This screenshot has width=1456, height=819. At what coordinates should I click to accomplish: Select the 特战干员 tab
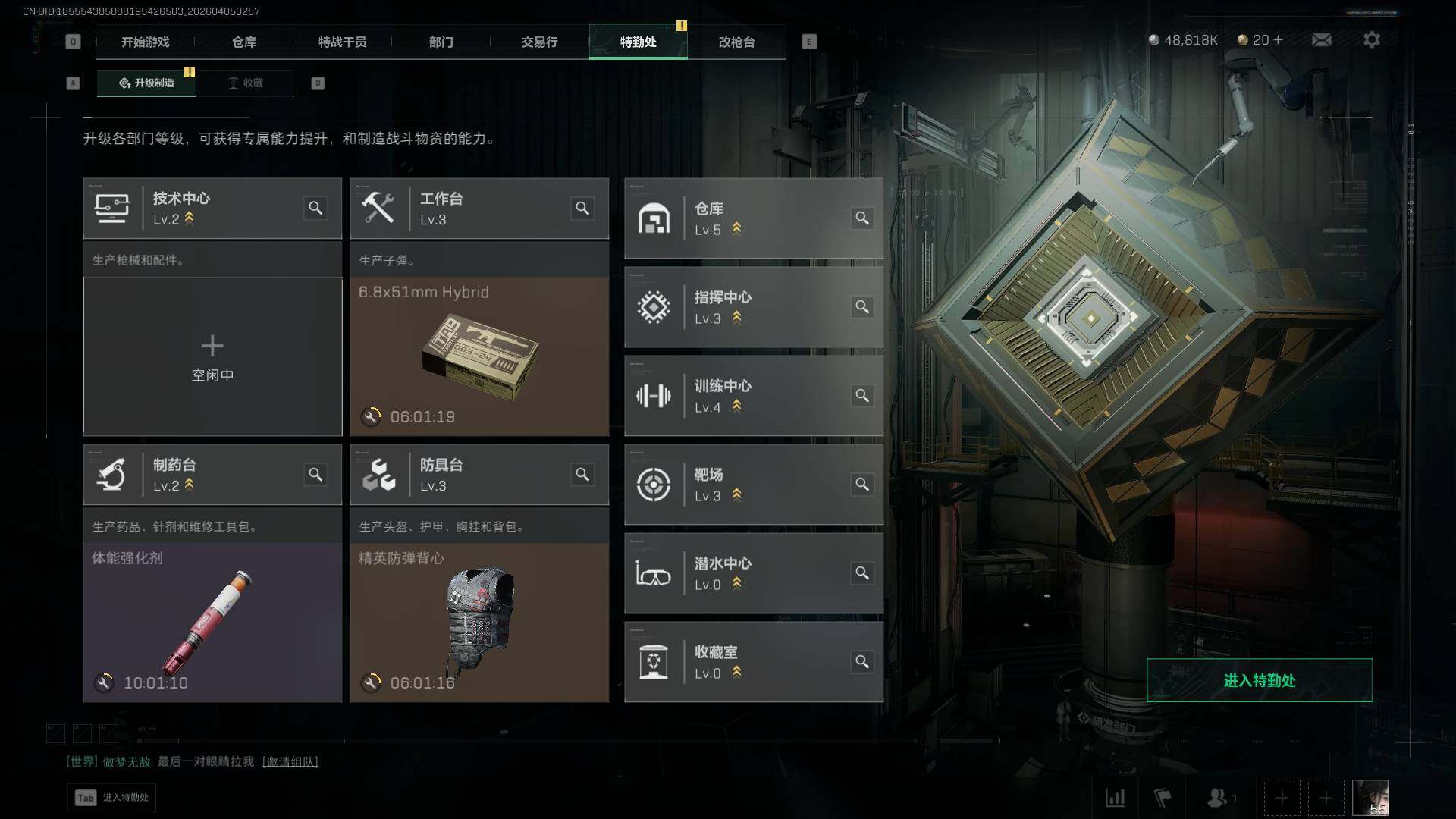[342, 42]
